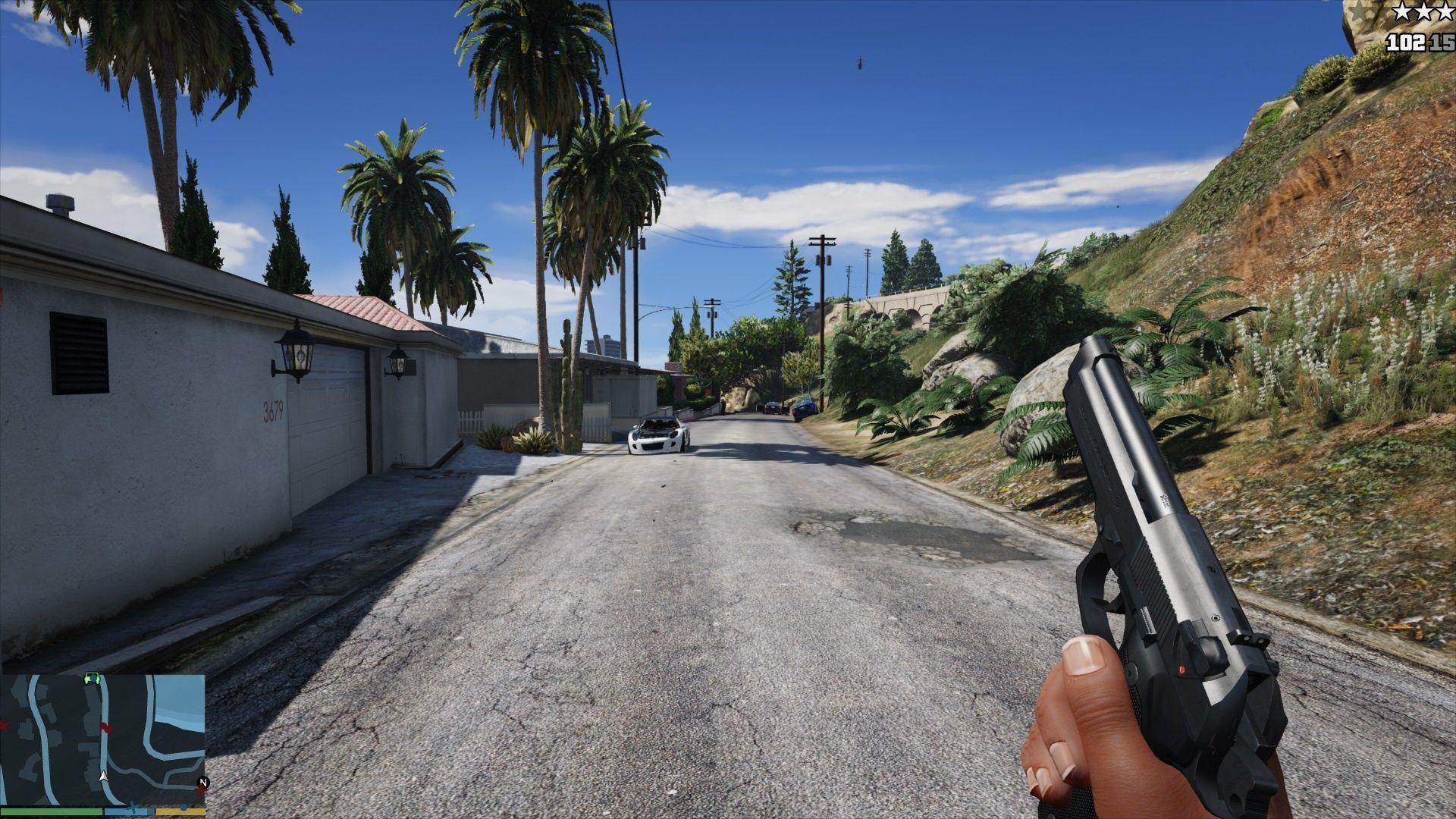Select the red blip on the minimap road
Viewport: 1456px width, 819px height.
click(x=105, y=727)
